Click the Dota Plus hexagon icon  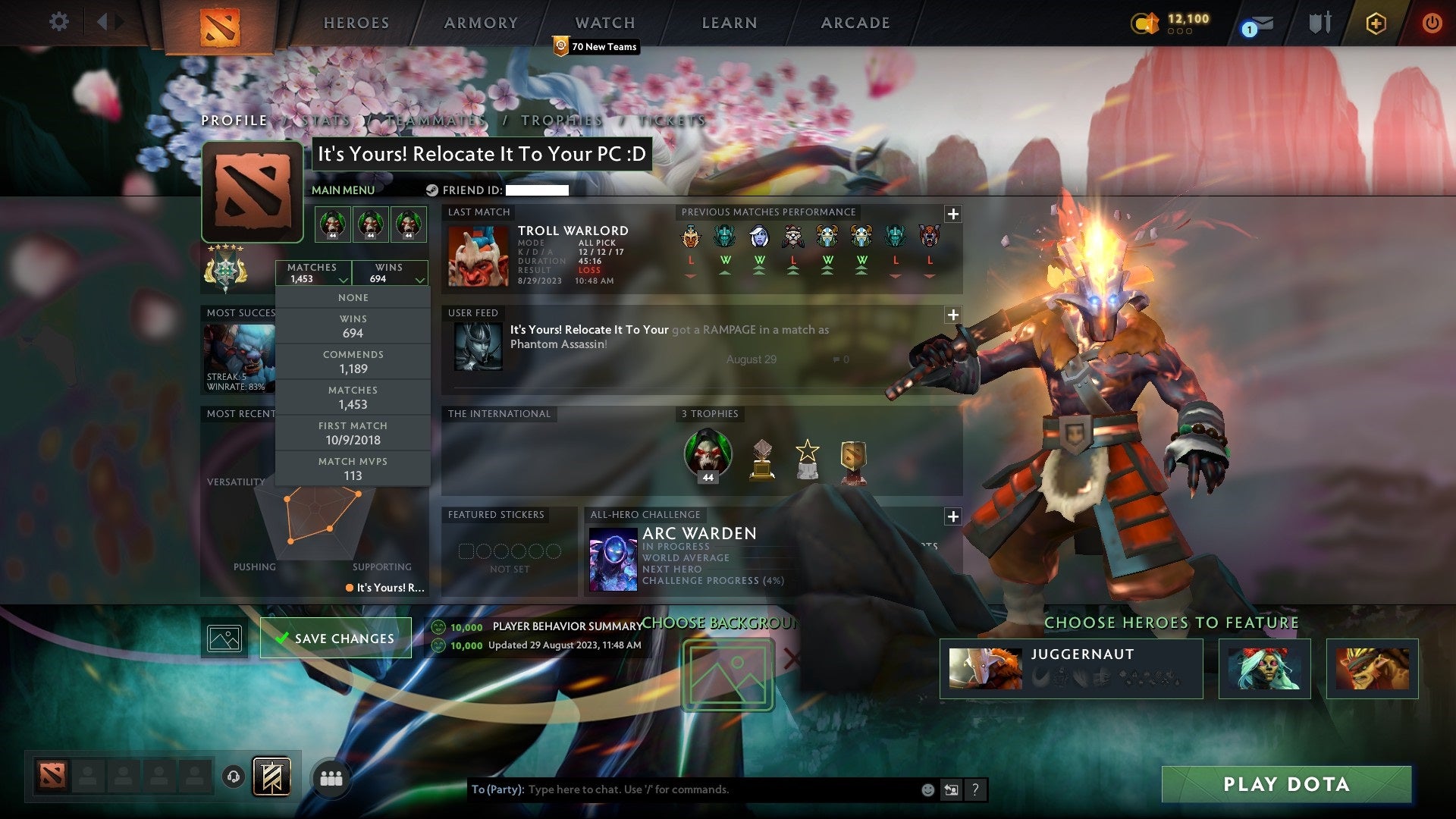1377,23
